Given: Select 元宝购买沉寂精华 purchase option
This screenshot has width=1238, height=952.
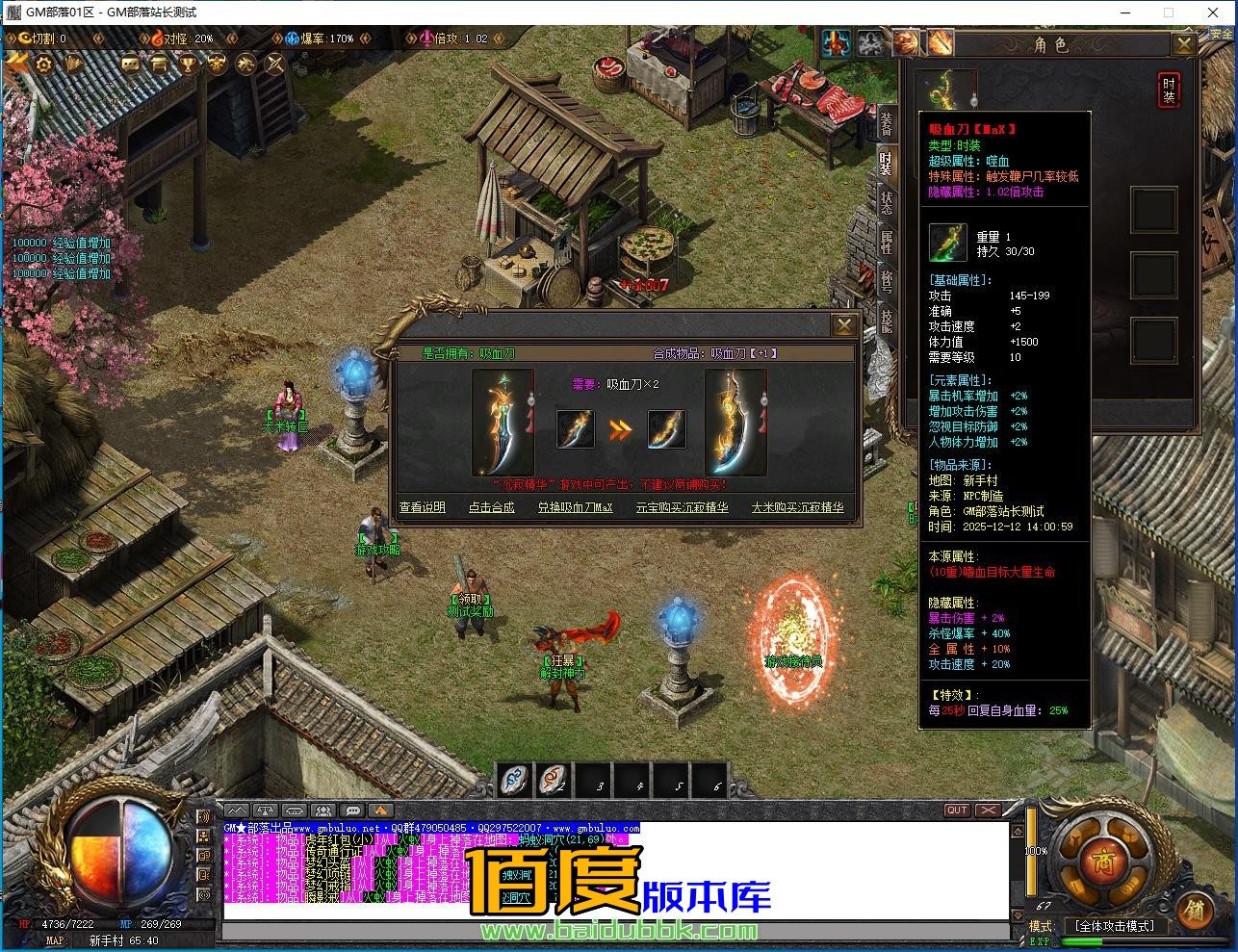Looking at the screenshot, I should [682, 507].
